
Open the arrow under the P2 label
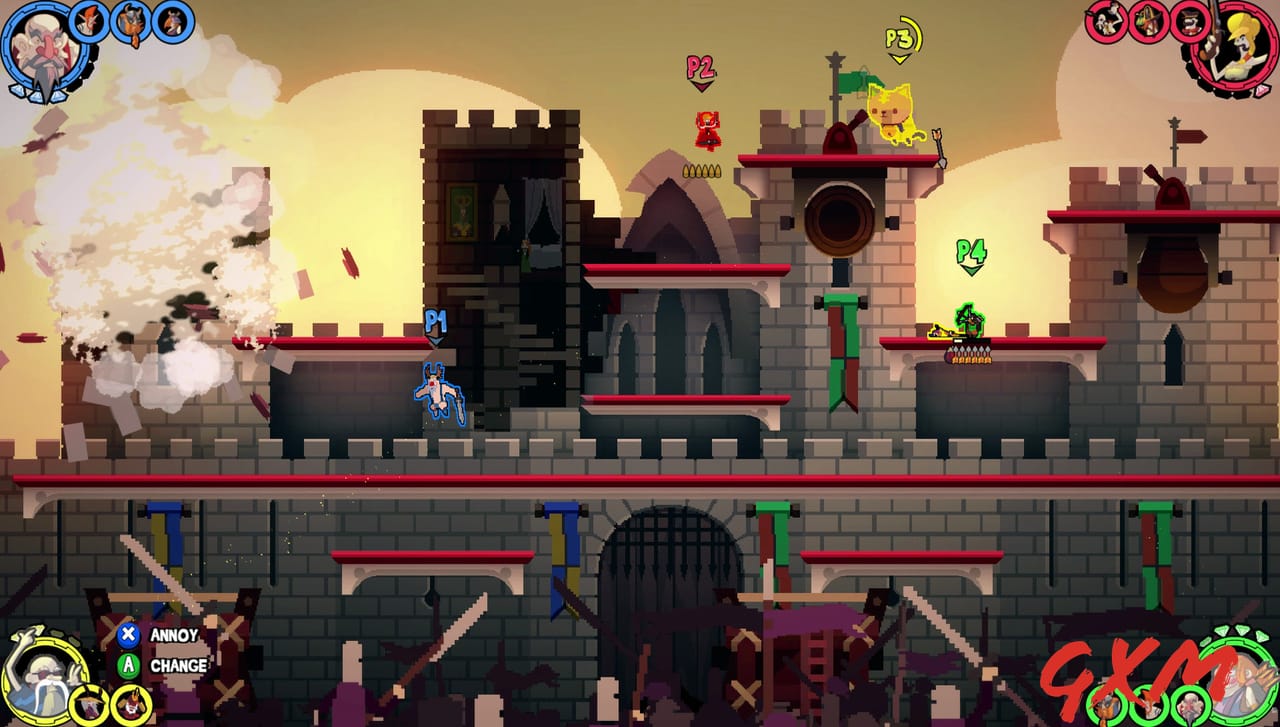tap(703, 85)
